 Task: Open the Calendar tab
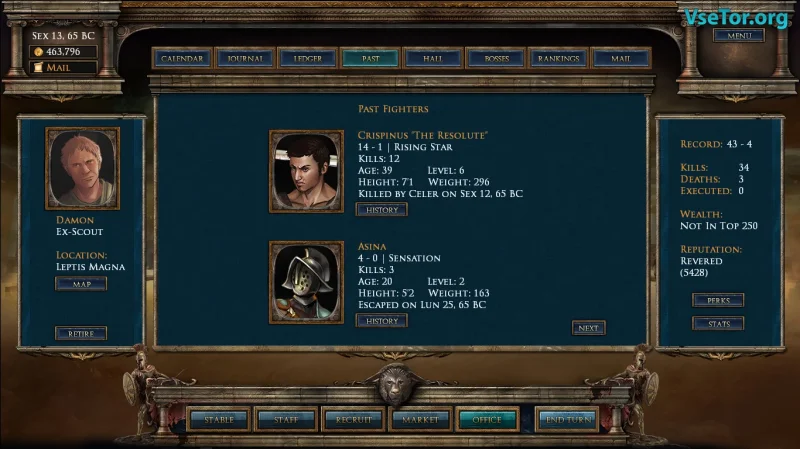[x=182, y=59]
